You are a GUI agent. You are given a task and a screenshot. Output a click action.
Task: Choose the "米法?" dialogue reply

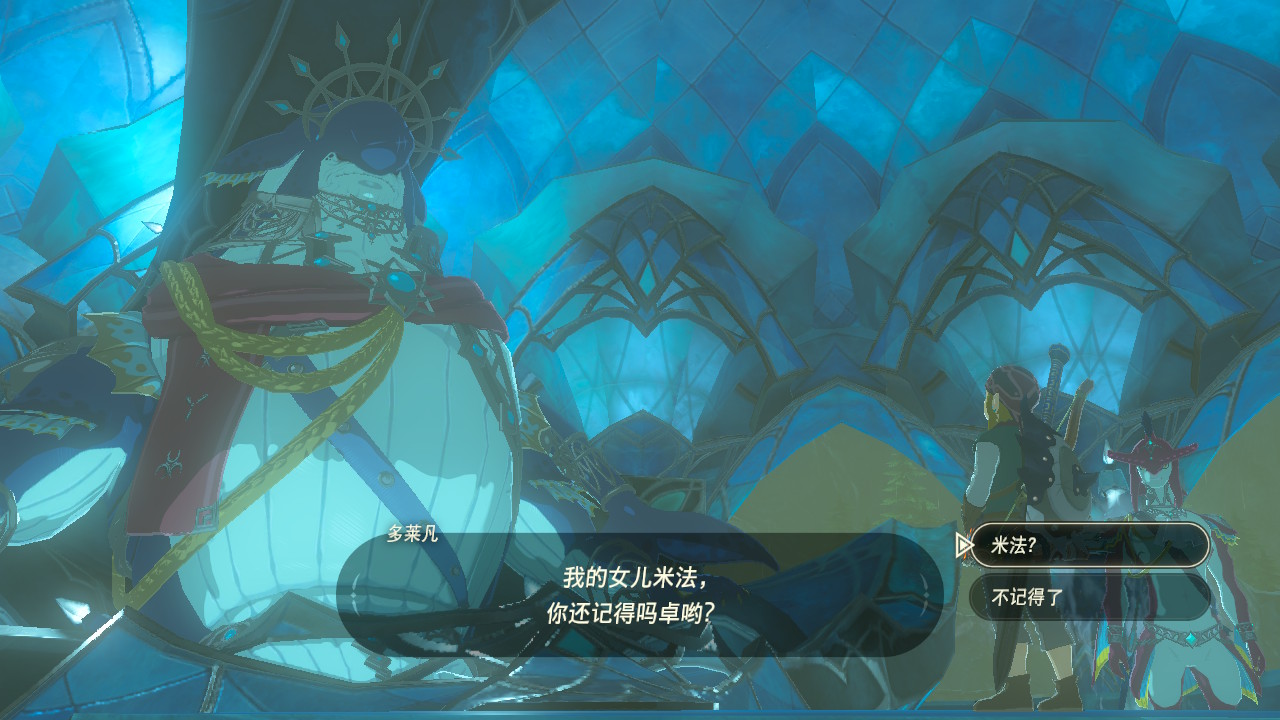tap(1089, 545)
